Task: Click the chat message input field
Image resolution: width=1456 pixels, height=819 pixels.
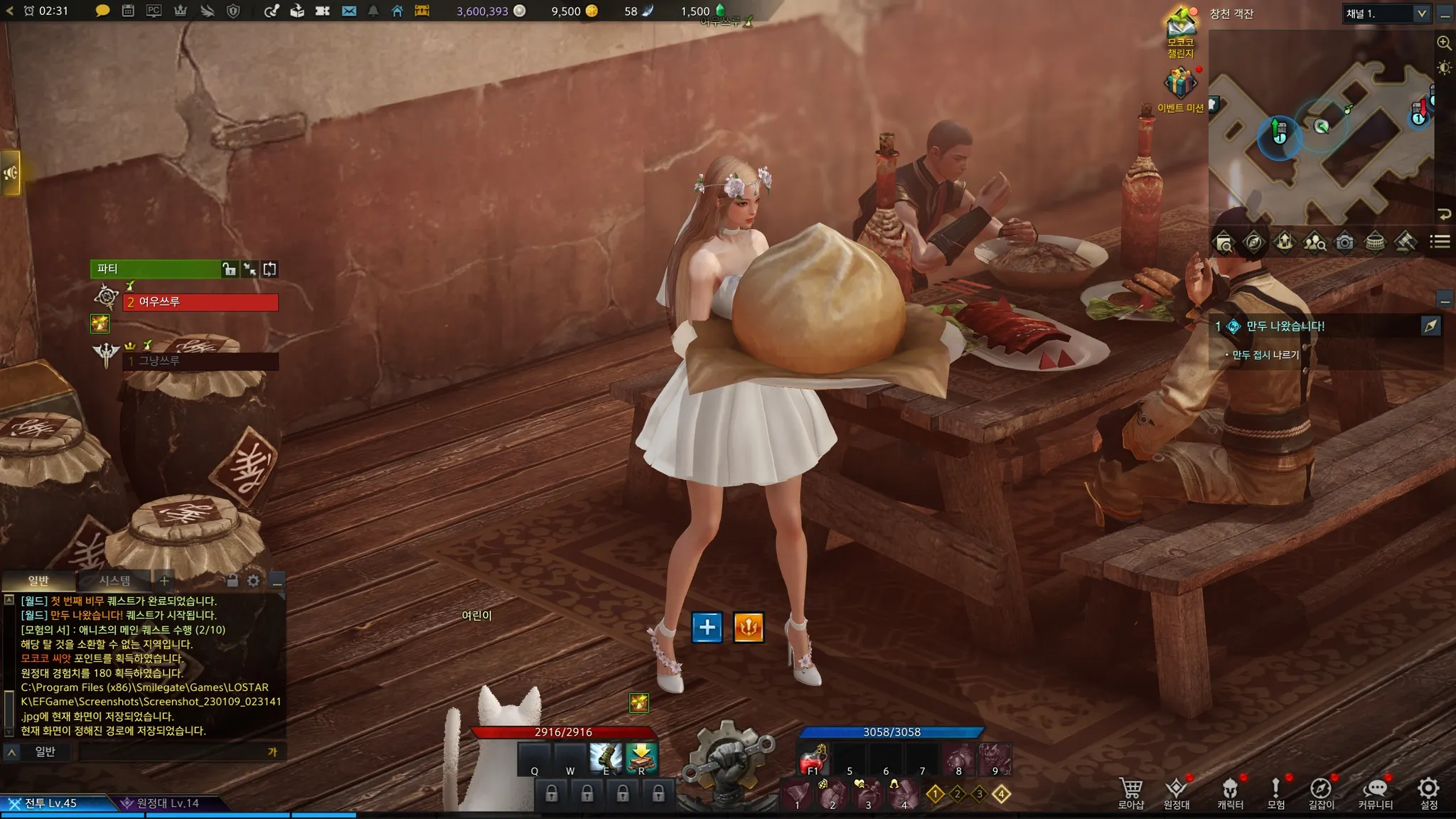Action: [171, 752]
